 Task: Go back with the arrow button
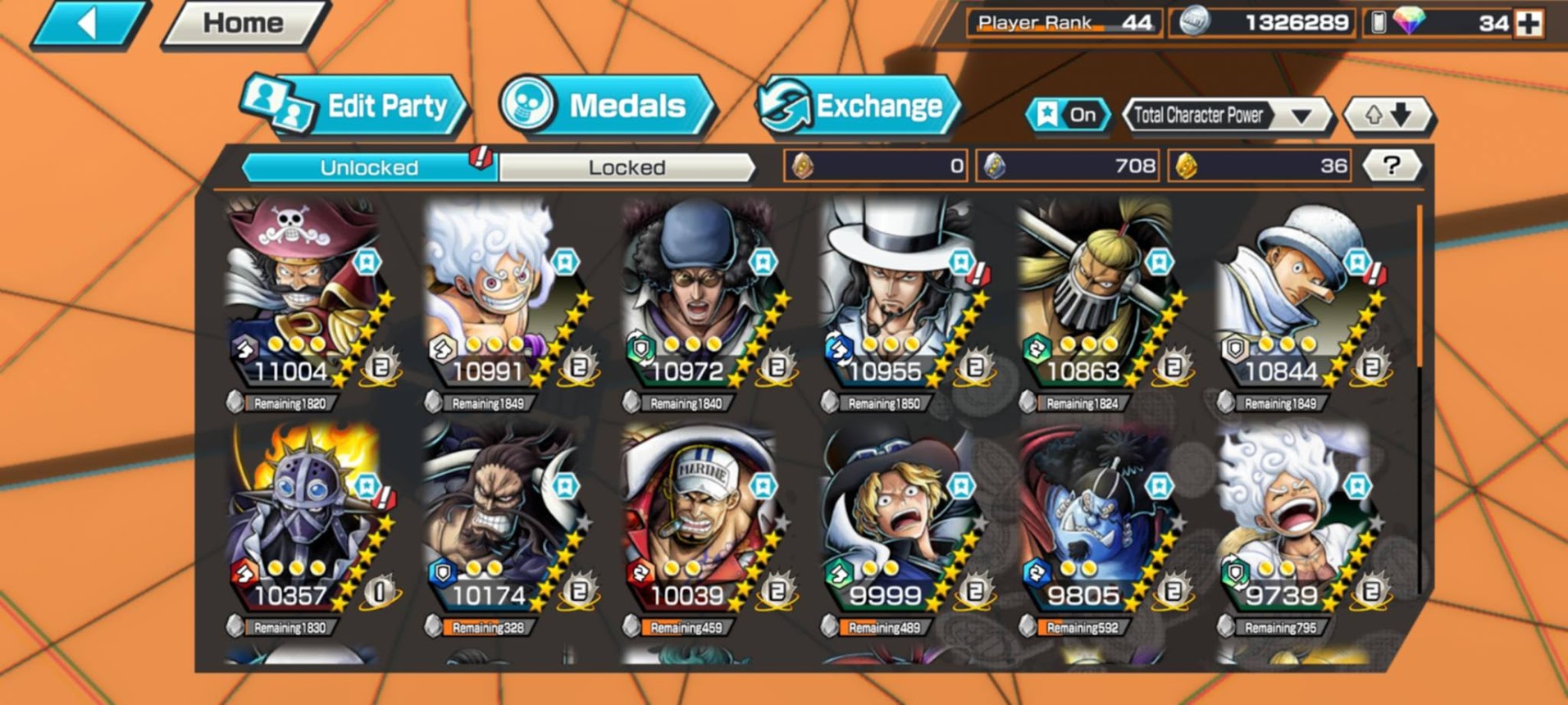point(89,24)
